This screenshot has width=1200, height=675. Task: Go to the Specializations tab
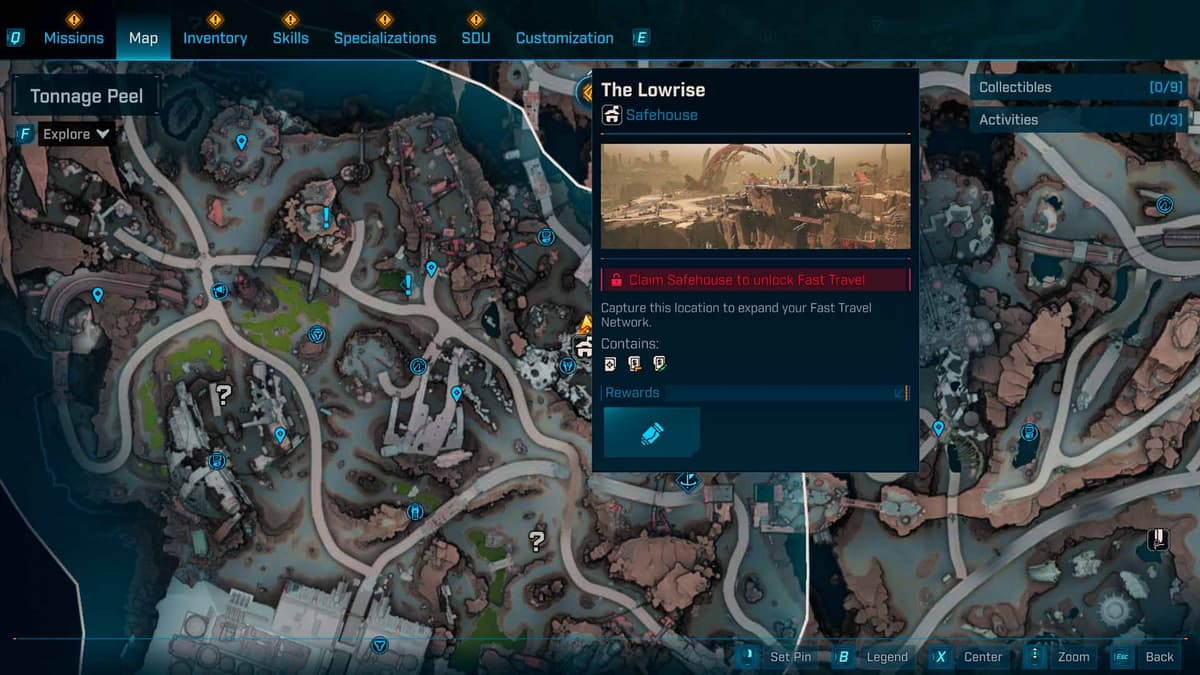click(385, 38)
